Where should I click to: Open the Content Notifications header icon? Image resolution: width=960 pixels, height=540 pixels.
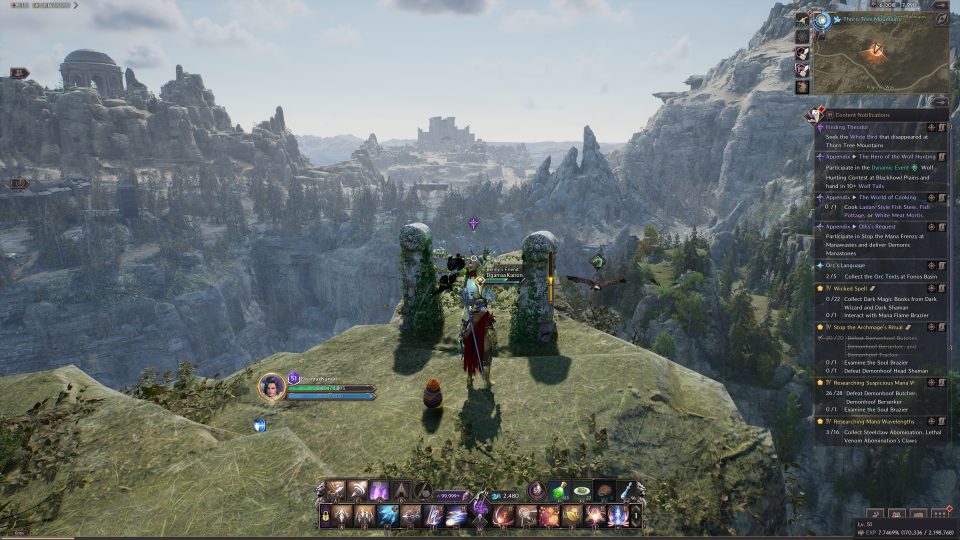pos(816,114)
